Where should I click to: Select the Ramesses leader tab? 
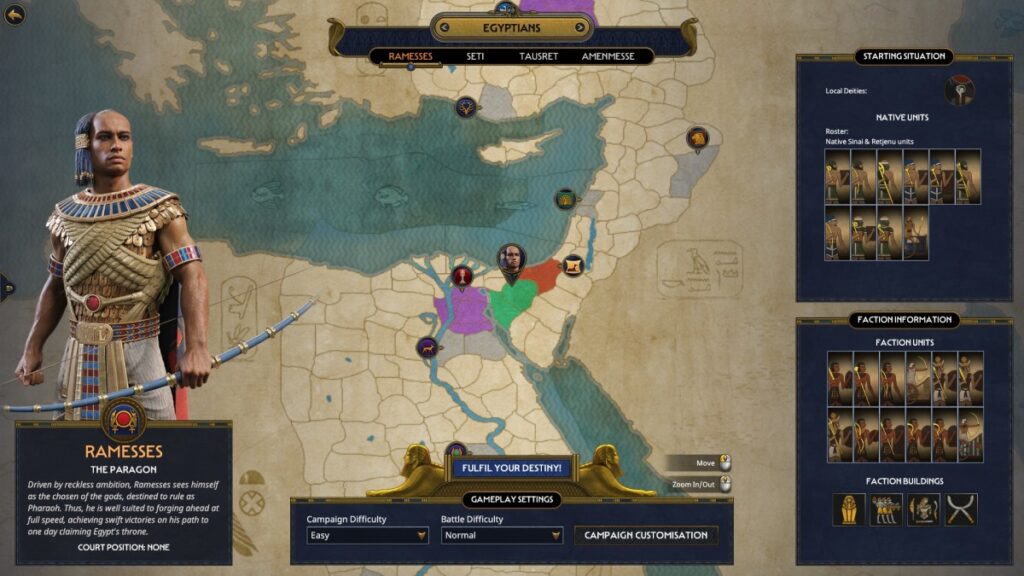click(x=410, y=56)
